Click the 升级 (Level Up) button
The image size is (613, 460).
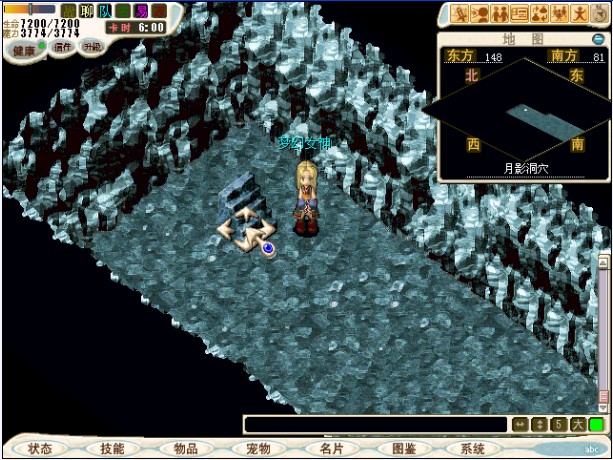pos(92,47)
